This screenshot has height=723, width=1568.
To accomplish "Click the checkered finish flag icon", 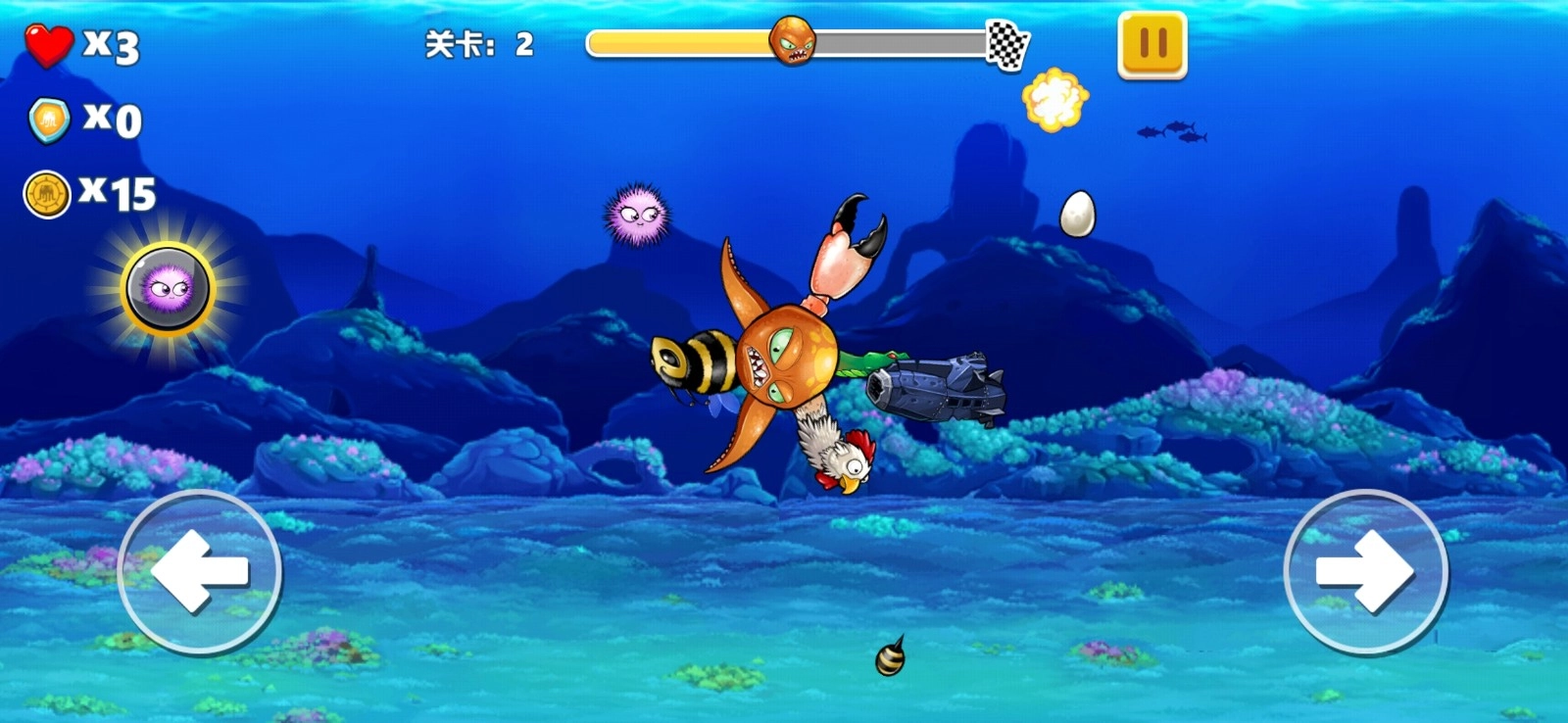I will pos(1009,42).
